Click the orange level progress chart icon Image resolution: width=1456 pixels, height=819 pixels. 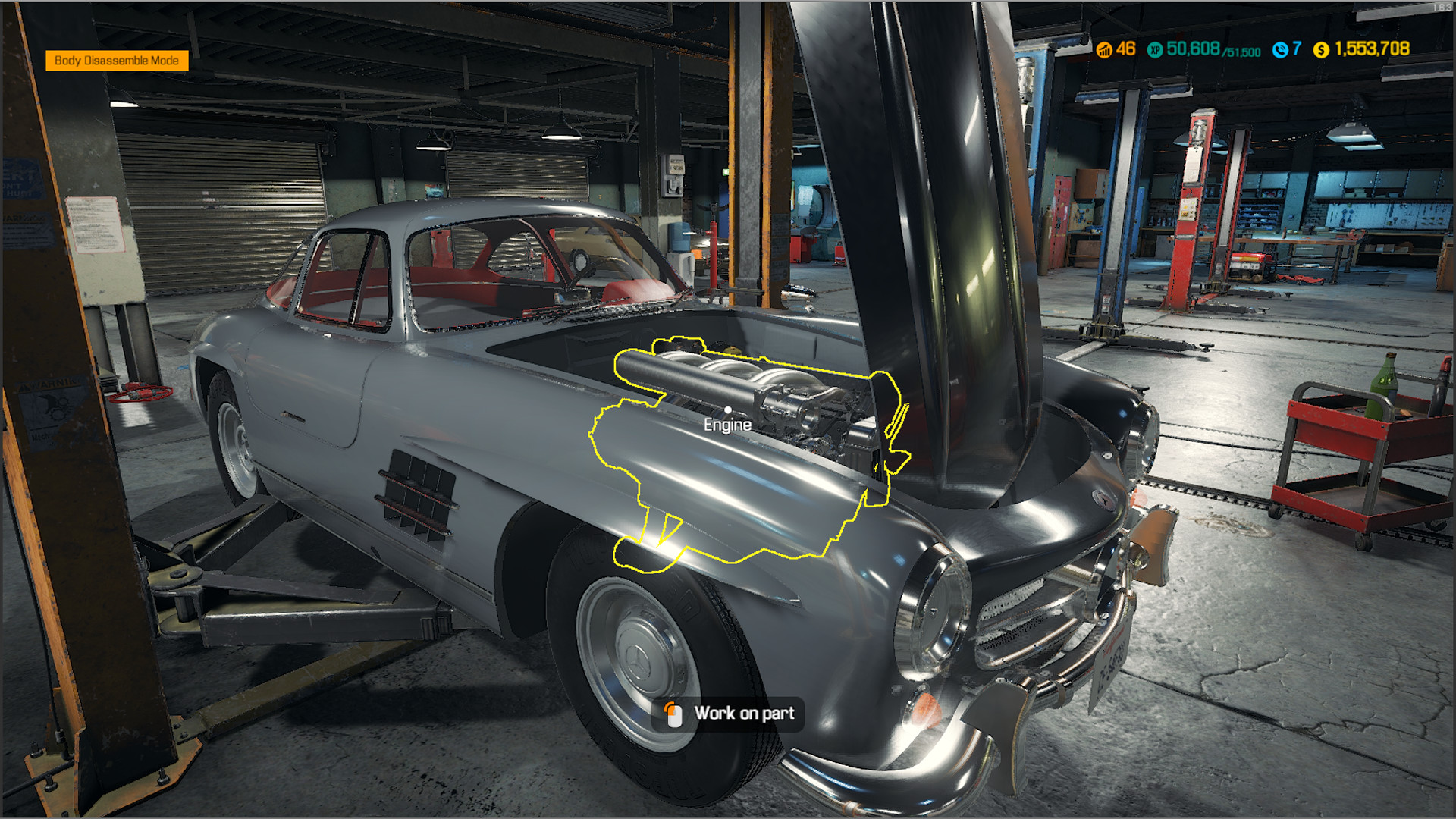1106,49
